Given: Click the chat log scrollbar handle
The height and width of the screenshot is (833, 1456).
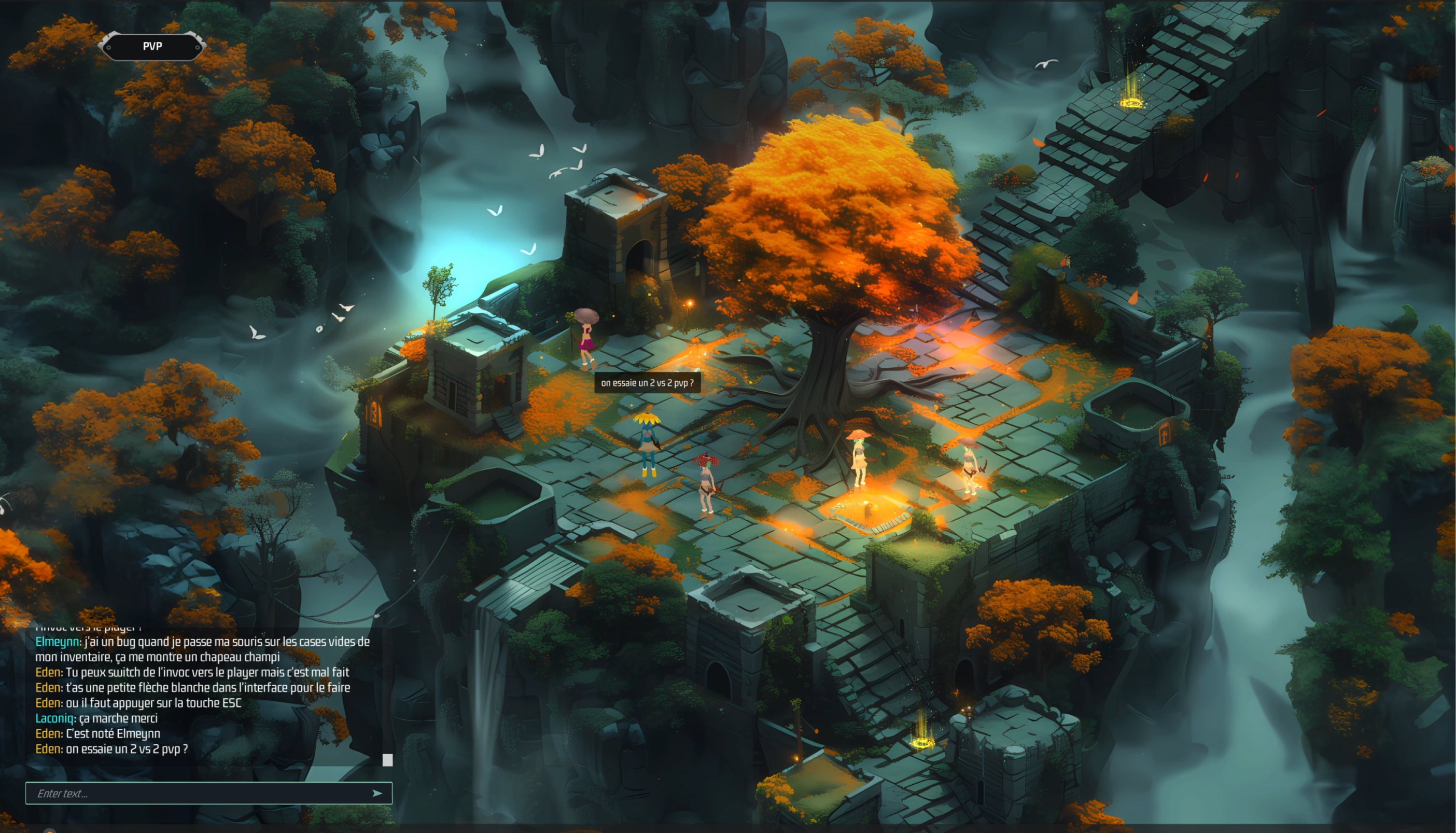Looking at the screenshot, I should (x=387, y=760).
